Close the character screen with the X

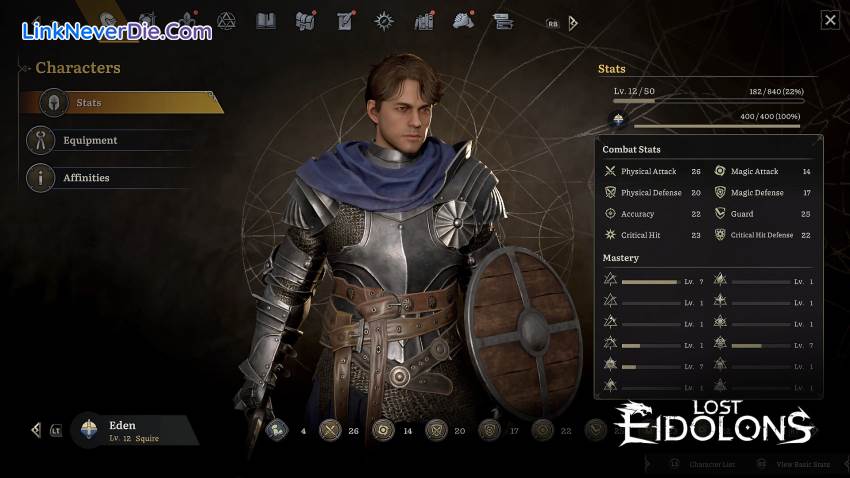(830, 20)
